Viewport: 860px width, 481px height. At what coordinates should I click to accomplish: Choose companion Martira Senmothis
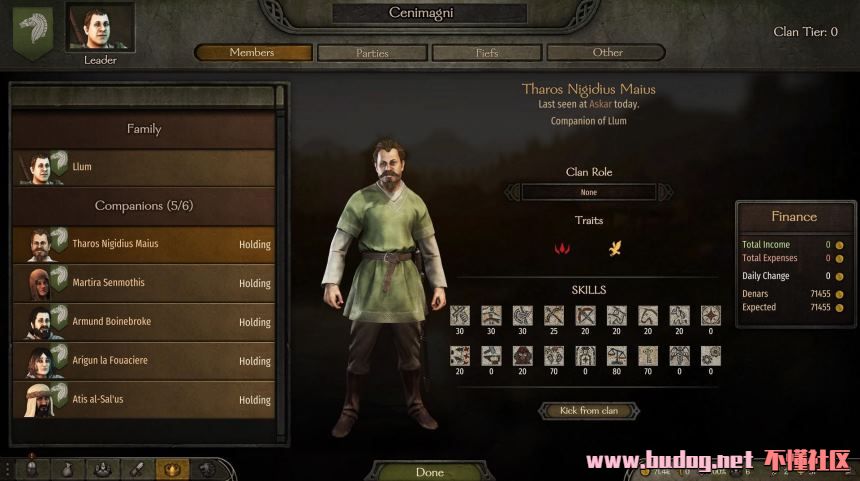(145, 283)
